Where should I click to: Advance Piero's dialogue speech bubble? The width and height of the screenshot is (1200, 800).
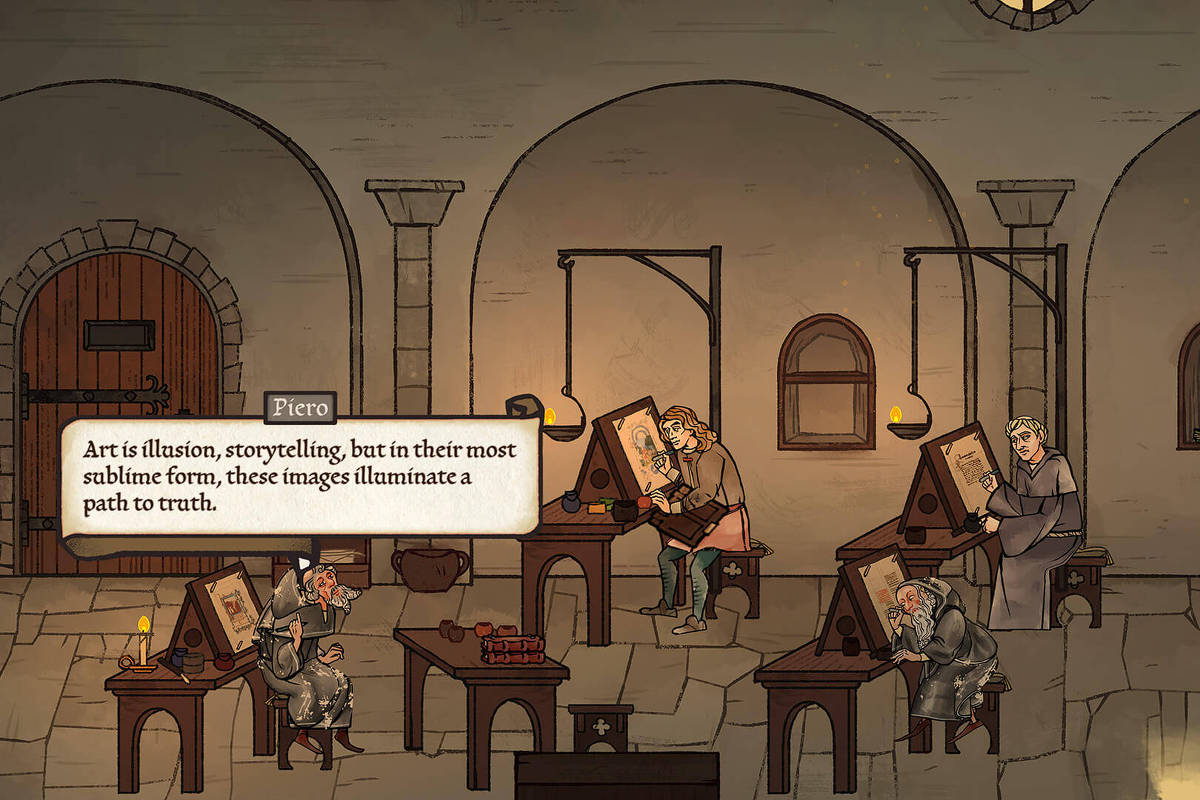tap(300, 477)
